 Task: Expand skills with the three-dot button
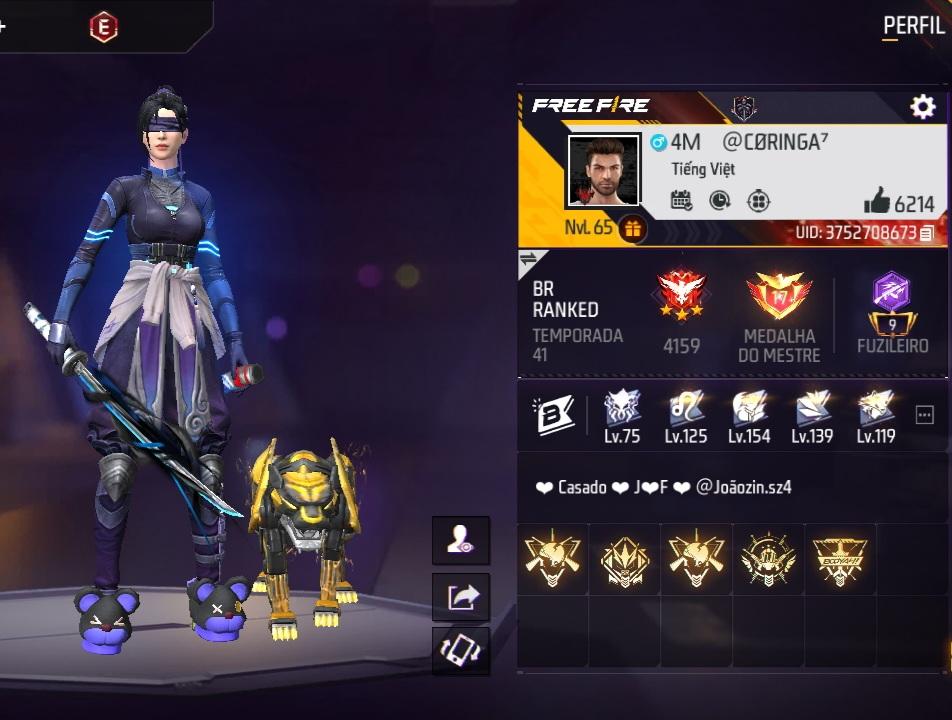tap(925, 416)
